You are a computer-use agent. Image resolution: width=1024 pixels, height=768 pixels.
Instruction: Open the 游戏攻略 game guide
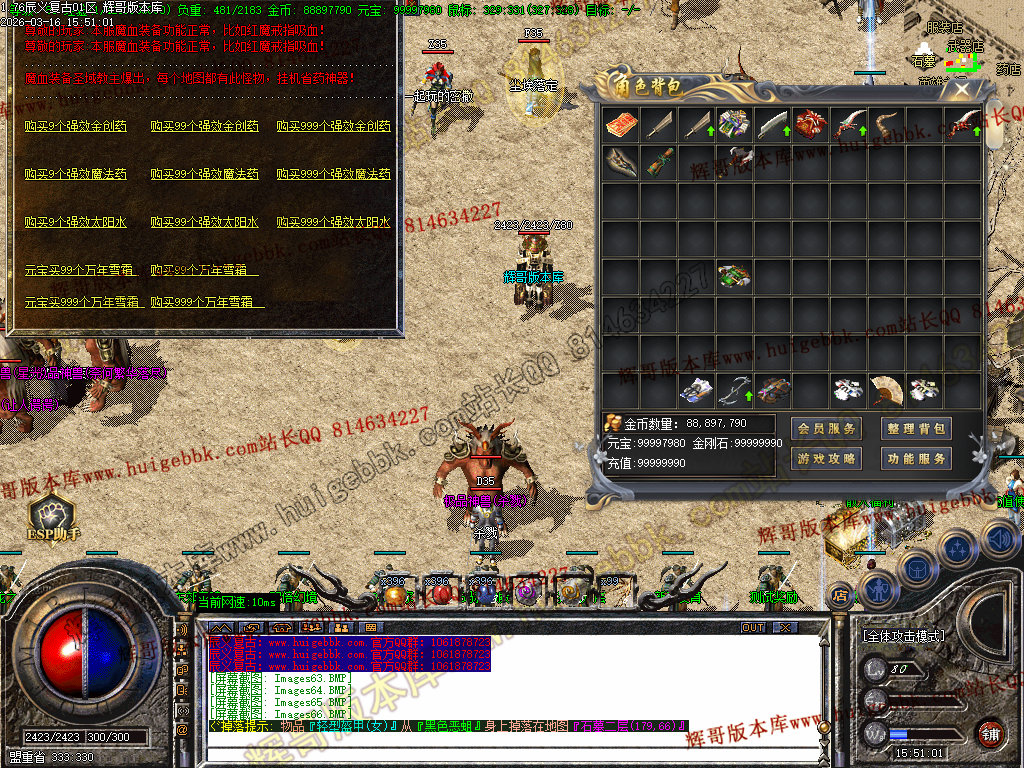[x=826, y=459]
